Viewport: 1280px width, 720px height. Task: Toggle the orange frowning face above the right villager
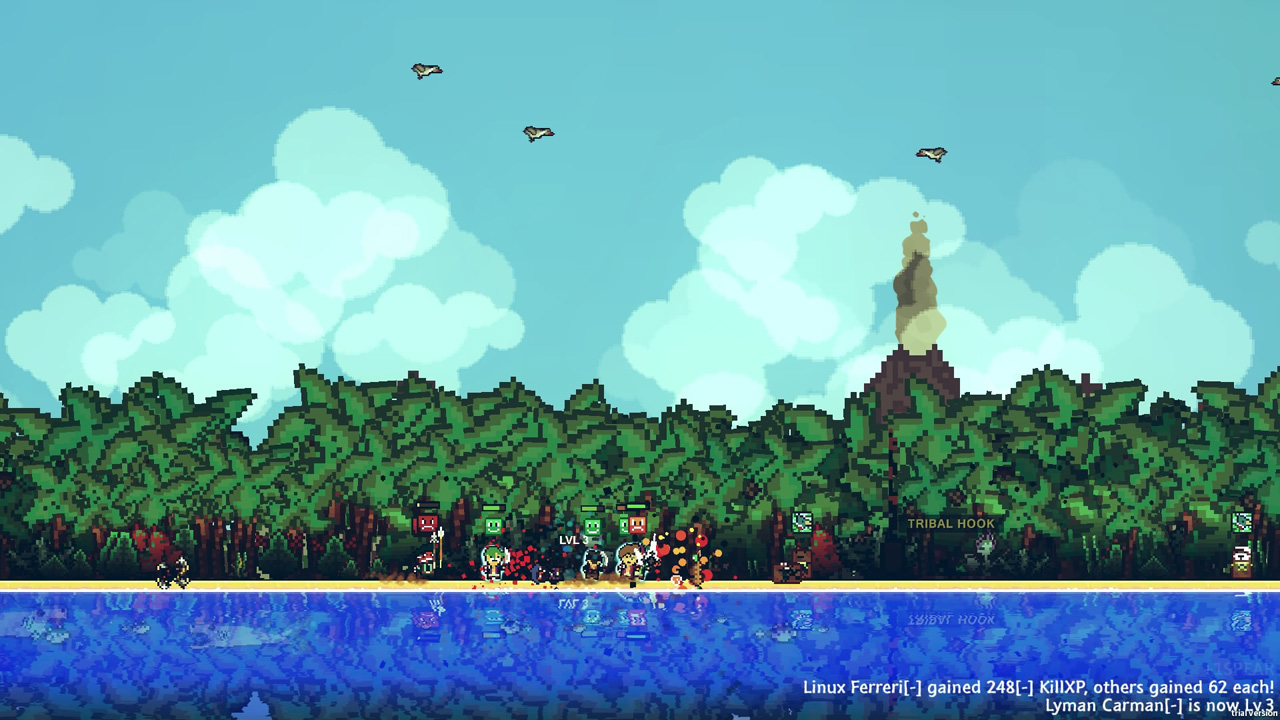pos(636,524)
